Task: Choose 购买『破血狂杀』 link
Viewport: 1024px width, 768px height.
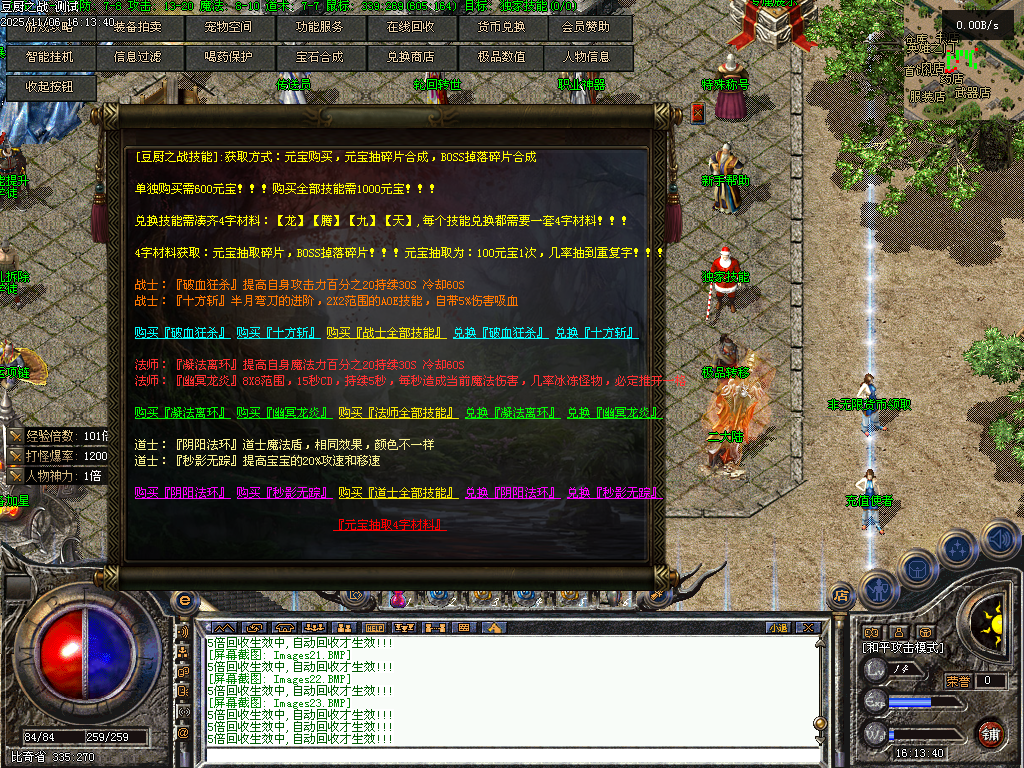Action: [182, 333]
